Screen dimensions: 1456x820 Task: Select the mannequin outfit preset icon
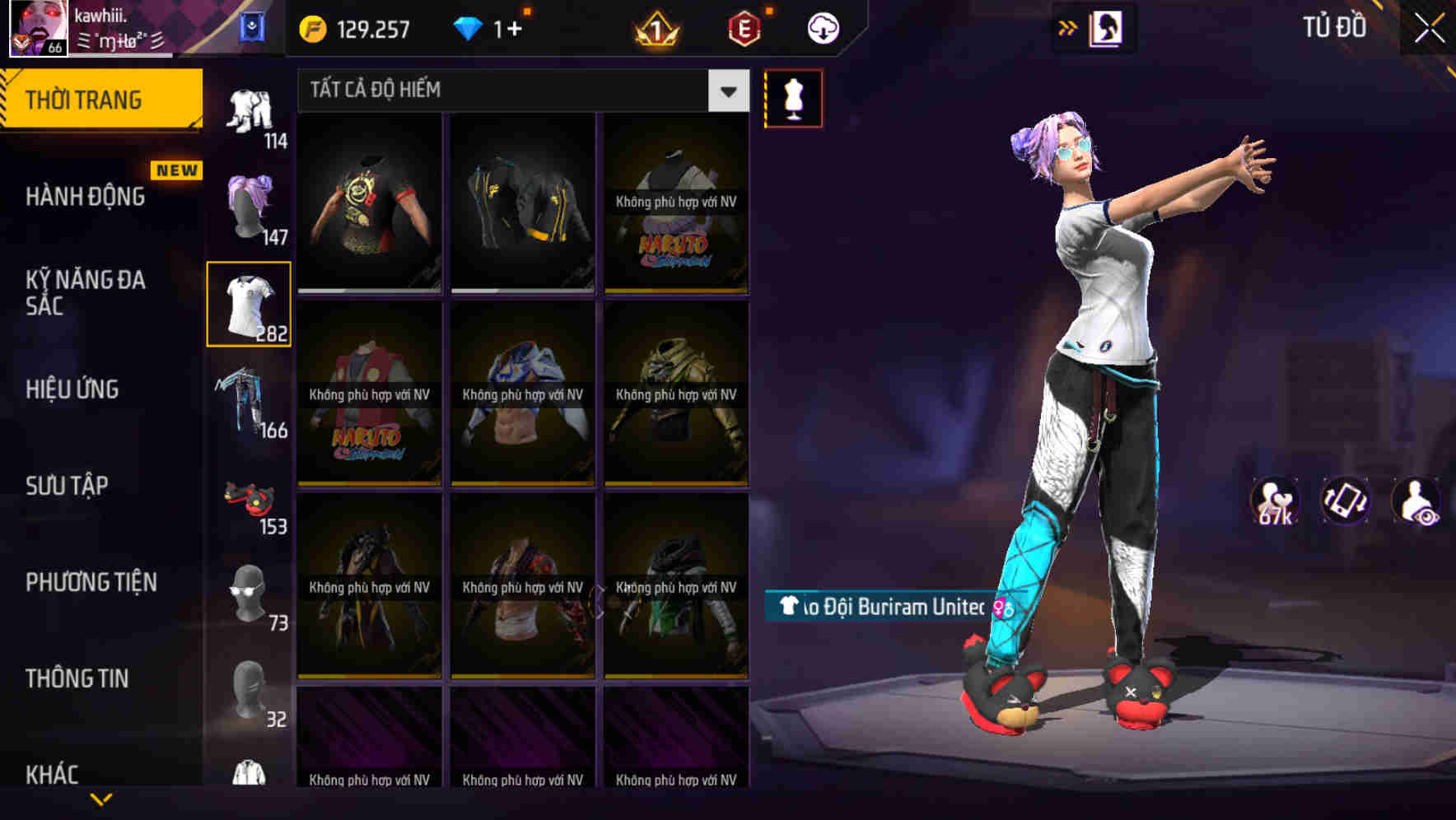[x=793, y=98]
